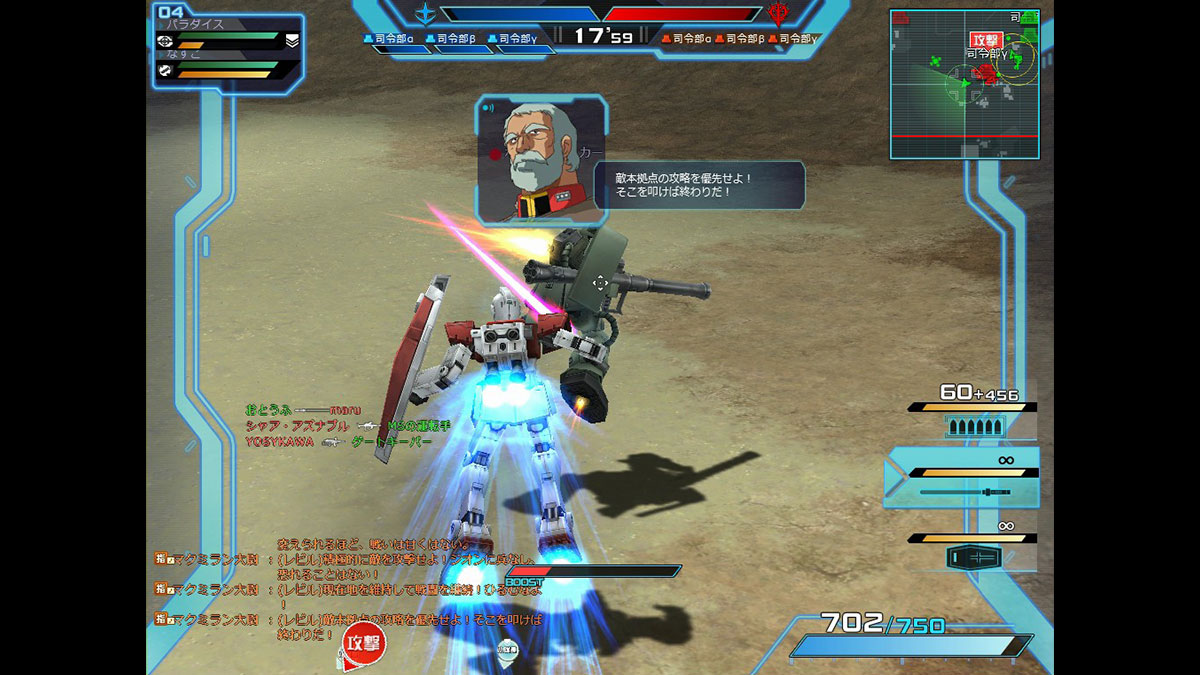Click the bearded commander portrait

click(x=541, y=159)
